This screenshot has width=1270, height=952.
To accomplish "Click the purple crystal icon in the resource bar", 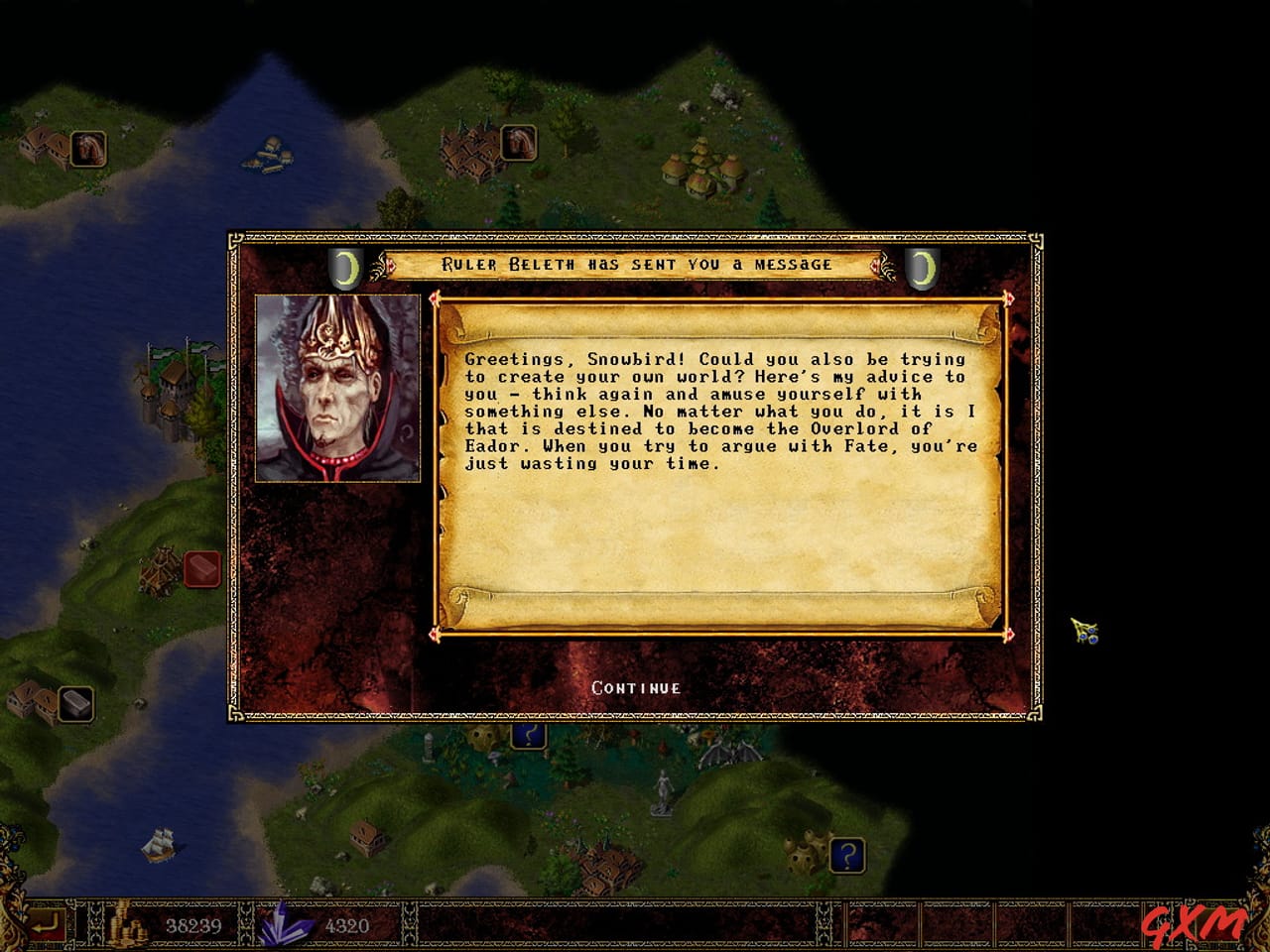I will pos(284,928).
